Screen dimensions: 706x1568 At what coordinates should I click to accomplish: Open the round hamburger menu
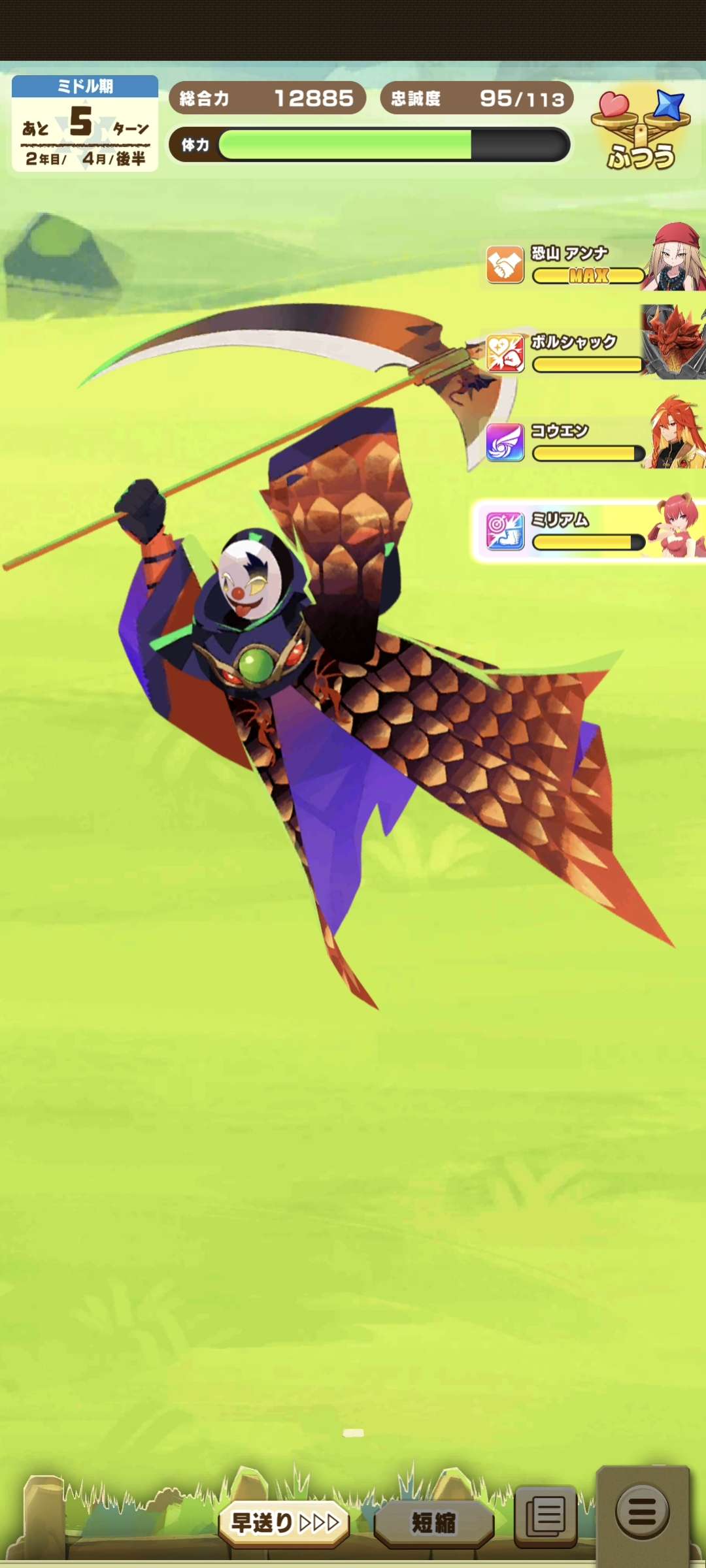point(642,1511)
